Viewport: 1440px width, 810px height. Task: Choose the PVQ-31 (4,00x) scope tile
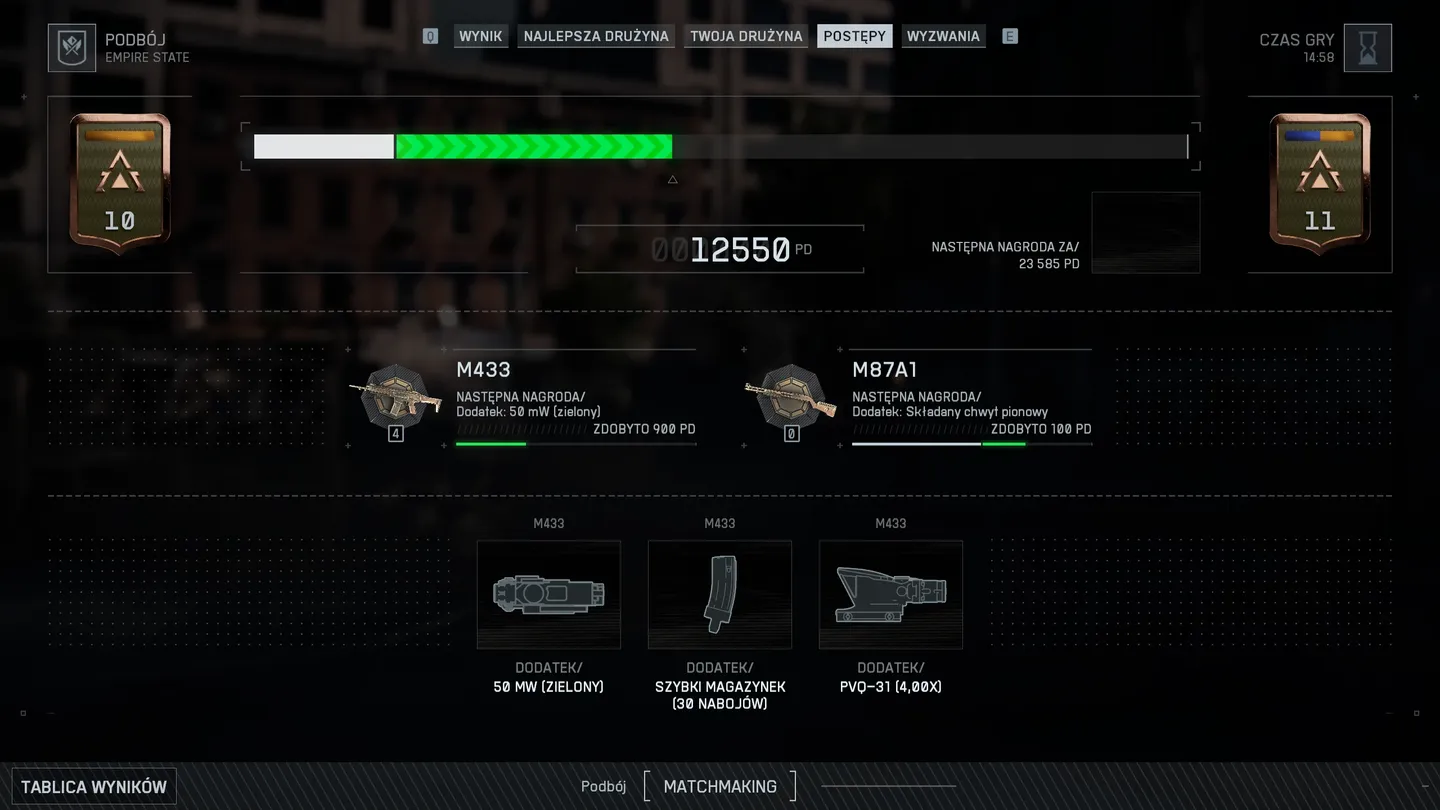(x=891, y=595)
